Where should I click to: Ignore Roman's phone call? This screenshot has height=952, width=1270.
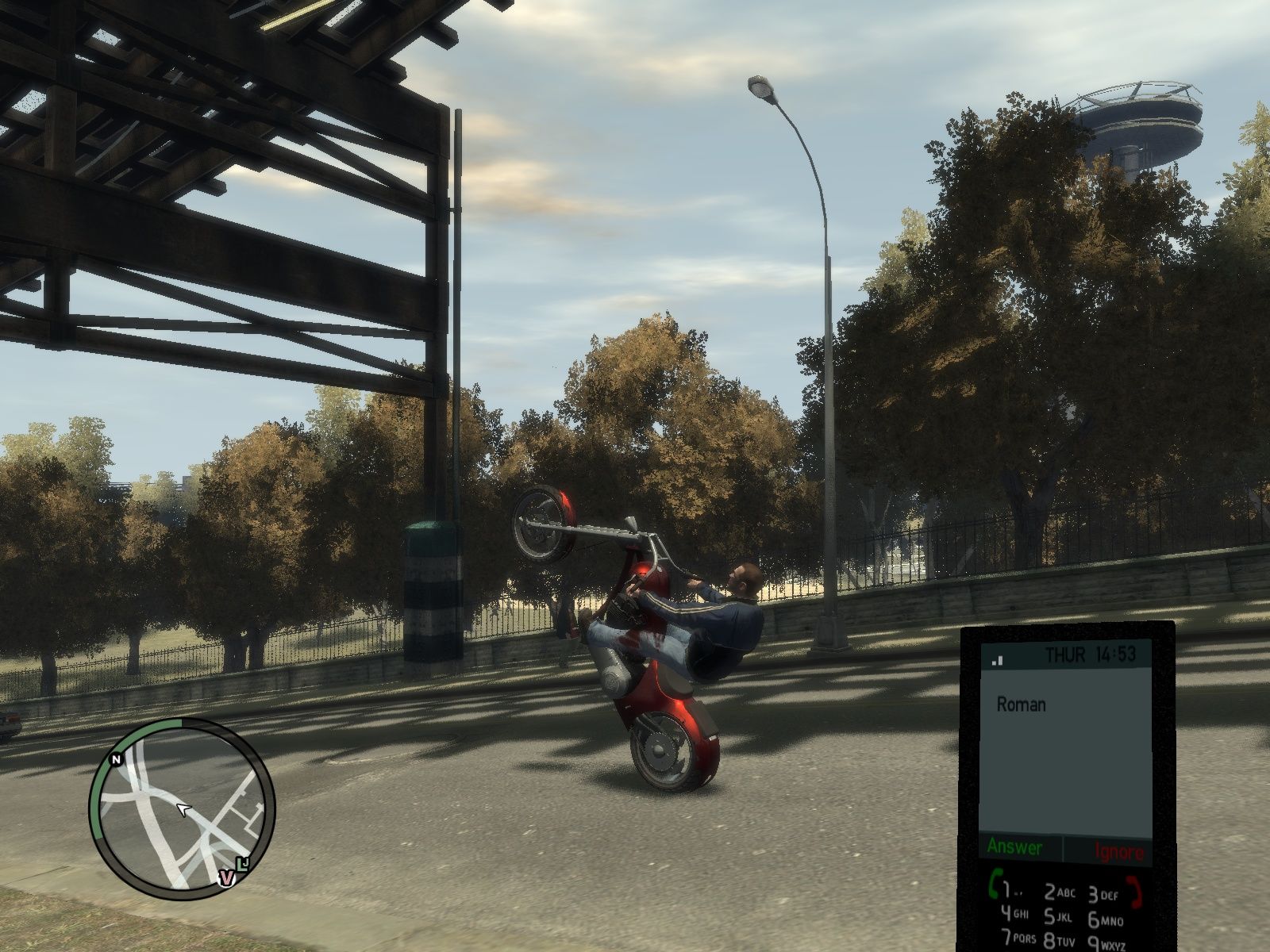click(x=1119, y=852)
